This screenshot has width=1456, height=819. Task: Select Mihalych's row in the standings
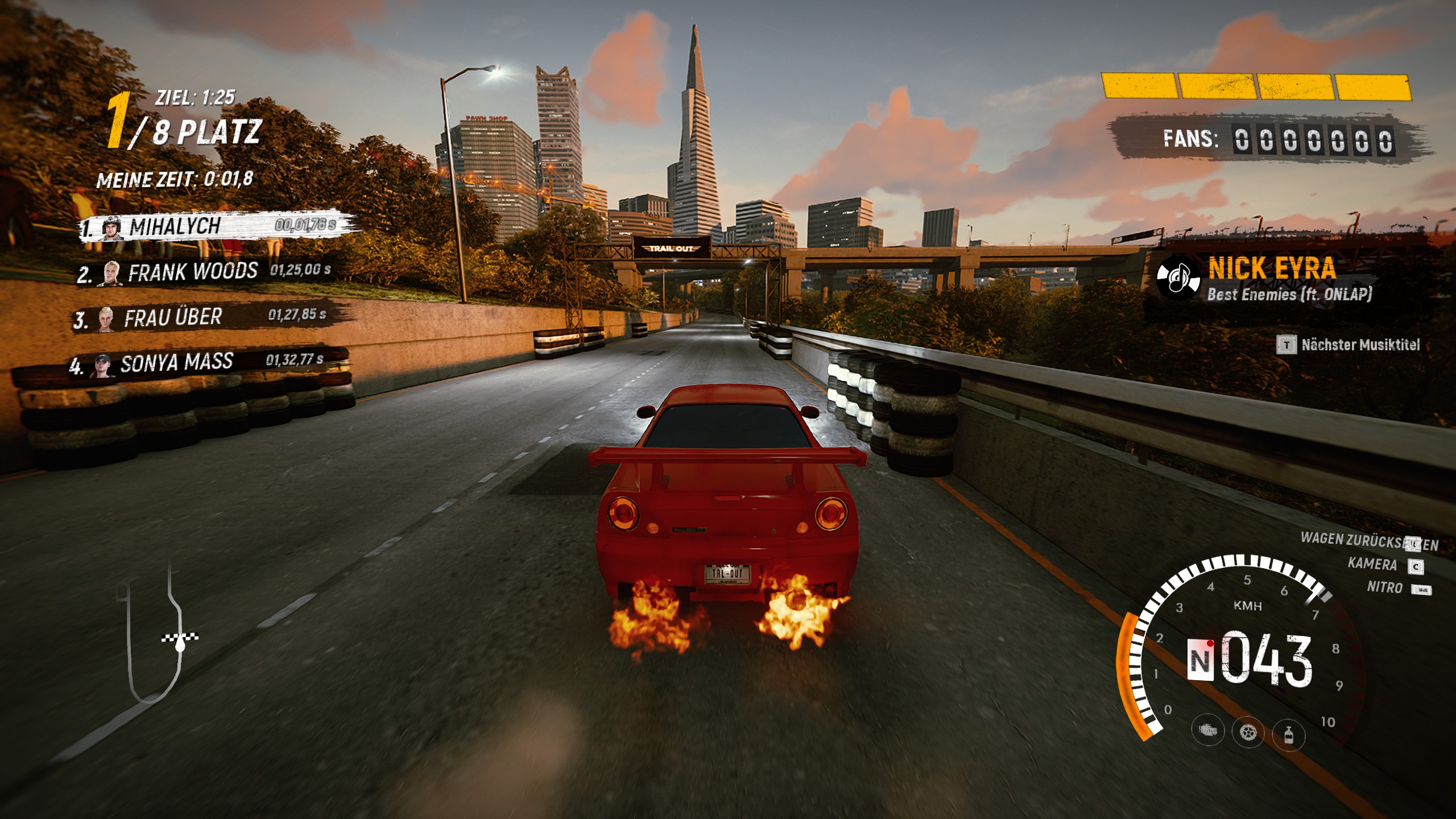click(x=216, y=227)
